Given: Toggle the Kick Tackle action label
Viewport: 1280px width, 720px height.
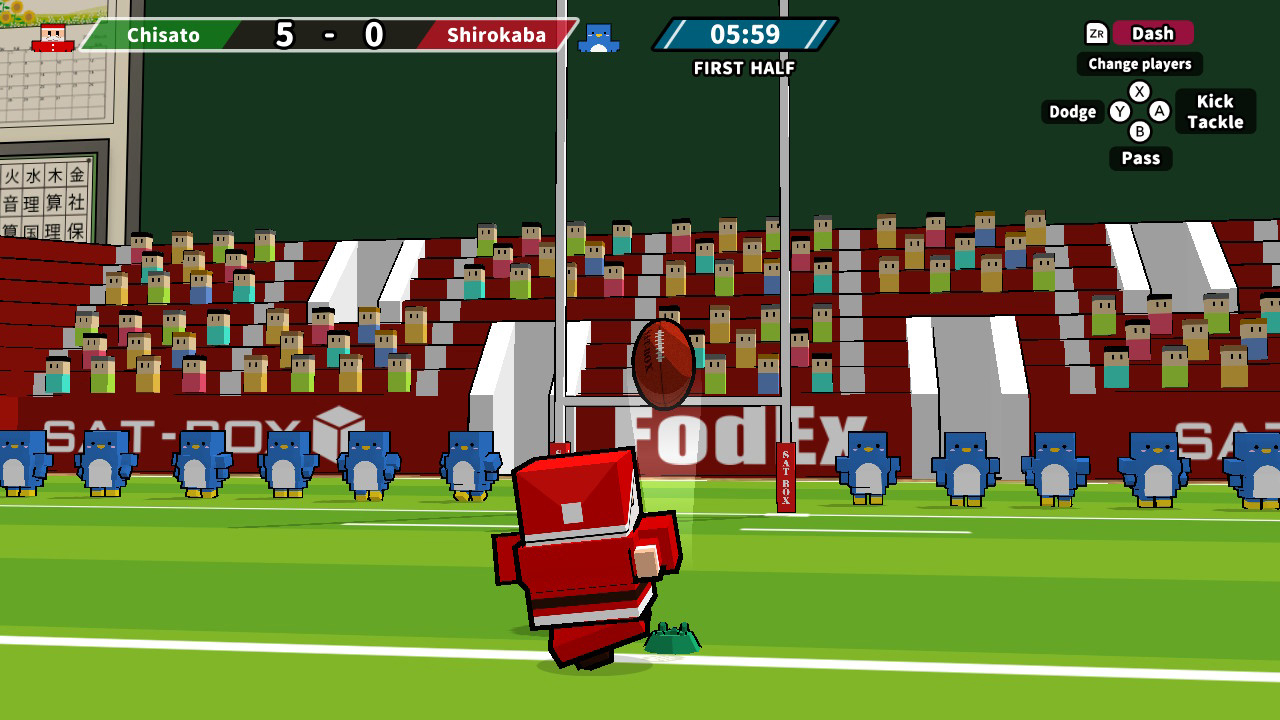Looking at the screenshot, I should (x=1215, y=111).
